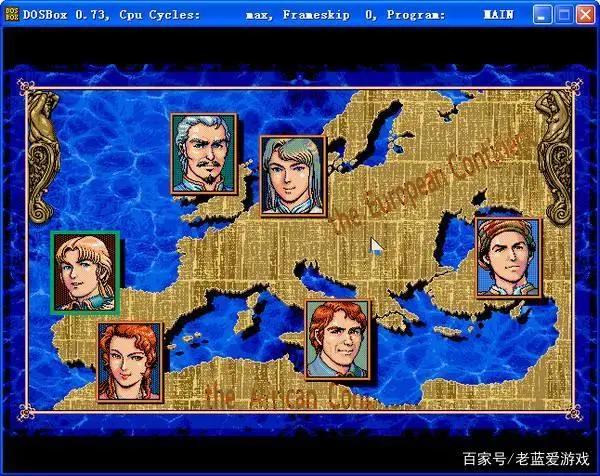Select the grey-haired mustached man portrait
Screen dimensions: 600x476
pos(203,153)
